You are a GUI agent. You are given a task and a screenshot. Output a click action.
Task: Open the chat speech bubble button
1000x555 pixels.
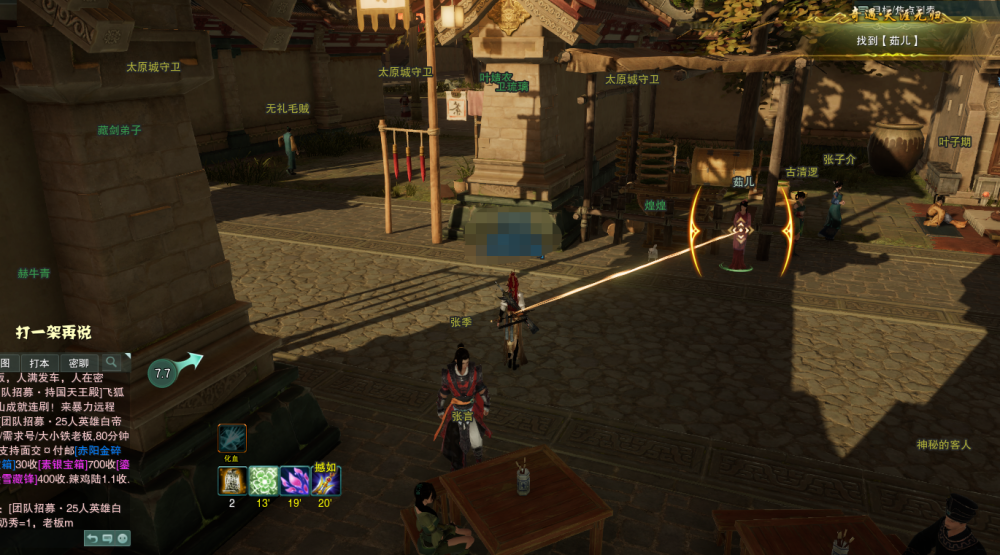107,538
